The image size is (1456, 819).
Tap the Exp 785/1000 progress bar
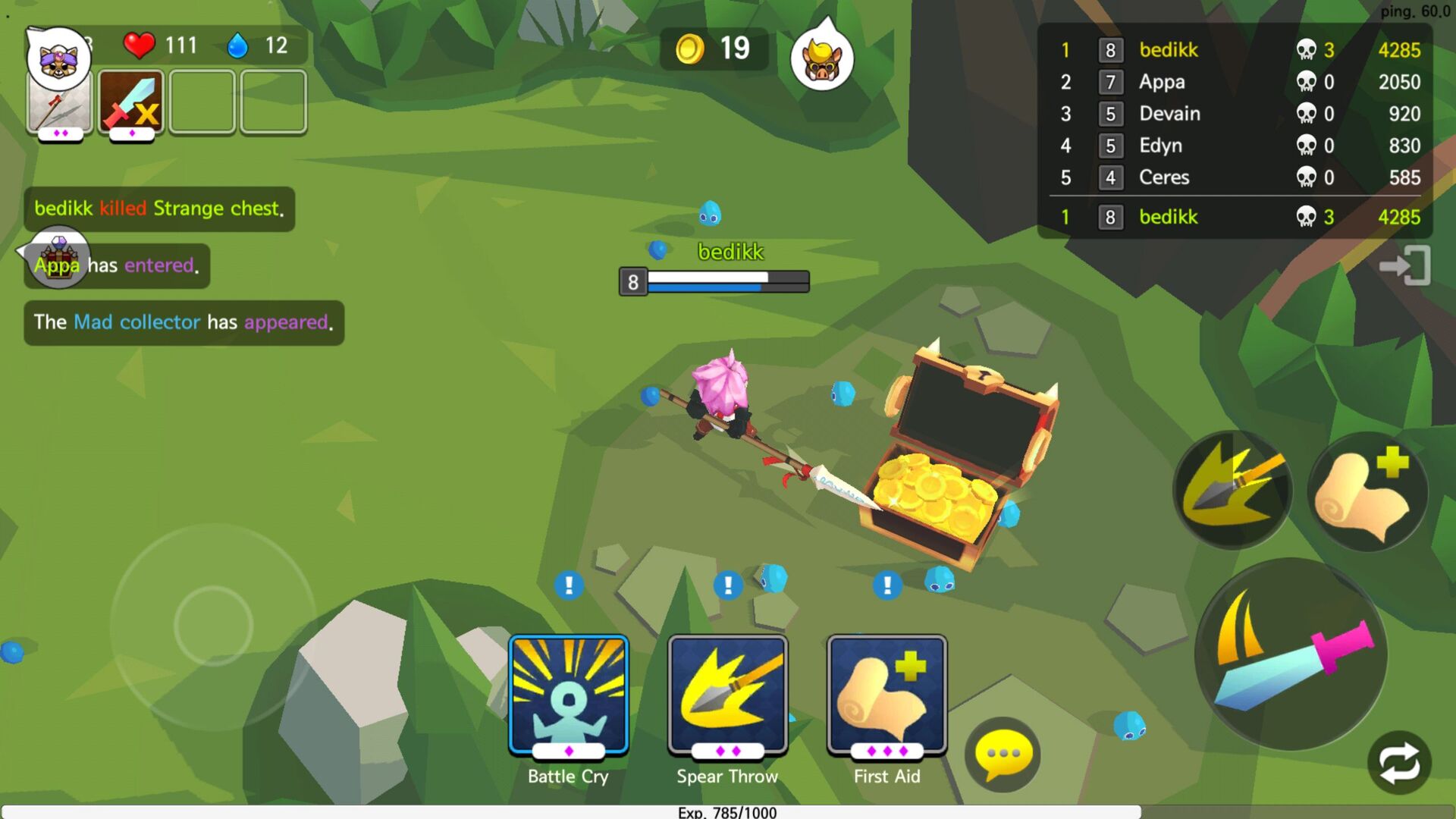pyautogui.click(x=728, y=811)
